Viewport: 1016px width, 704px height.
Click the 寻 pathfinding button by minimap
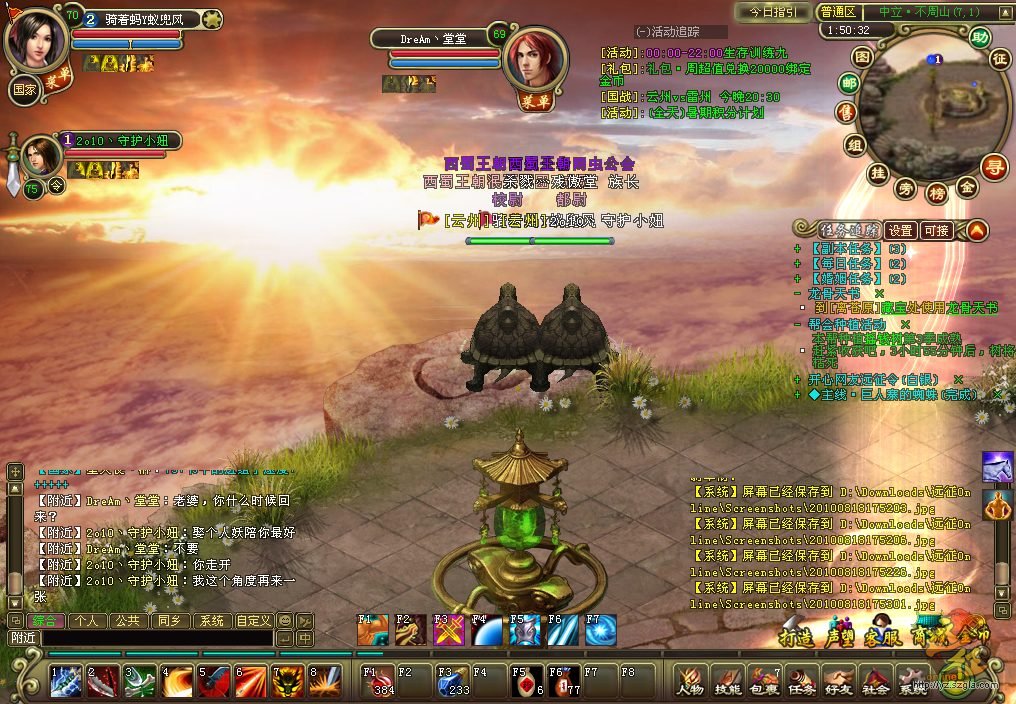point(993,165)
